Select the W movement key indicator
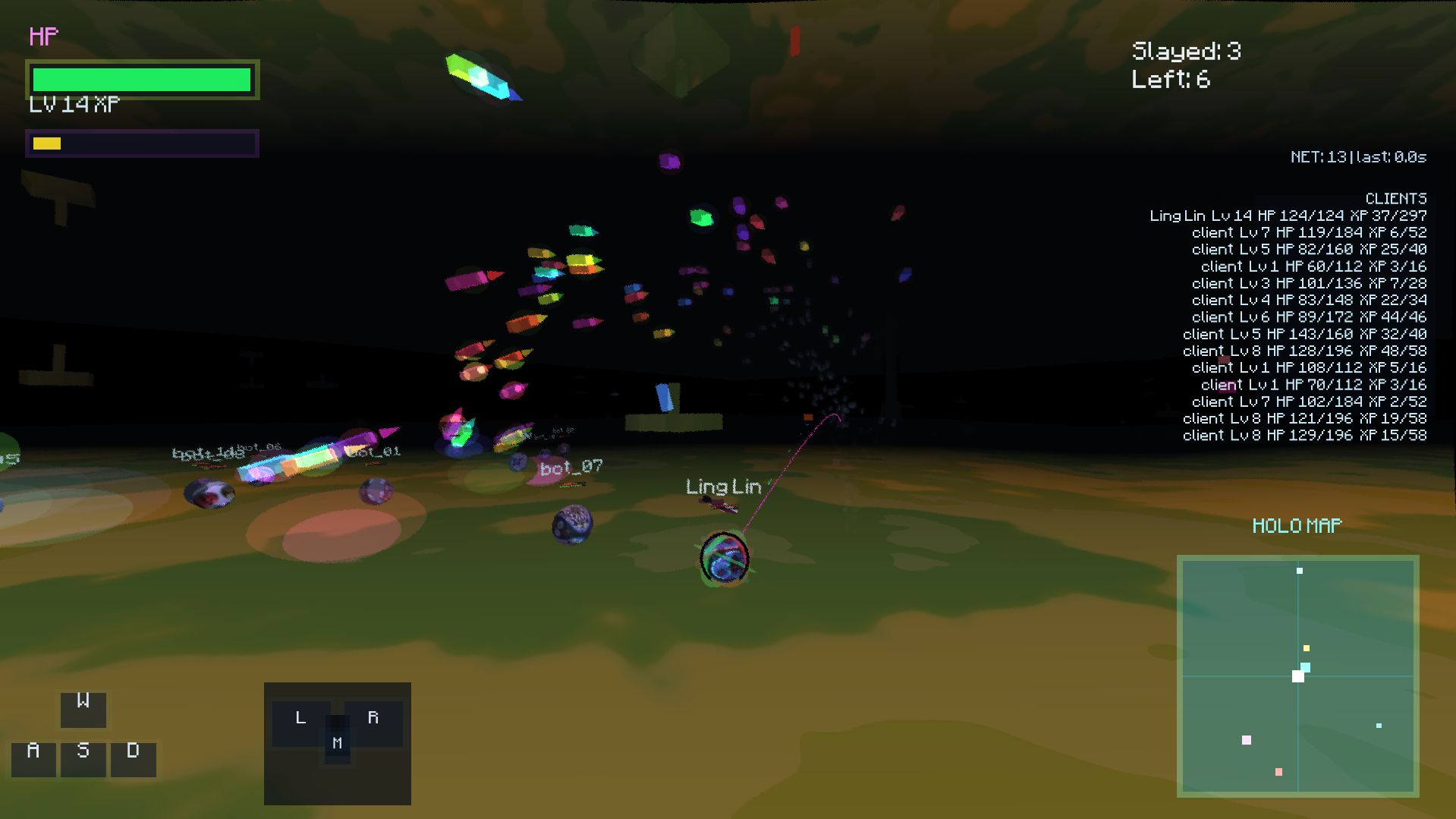This screenshot has height=819, width=1456. tap(82, 709)
